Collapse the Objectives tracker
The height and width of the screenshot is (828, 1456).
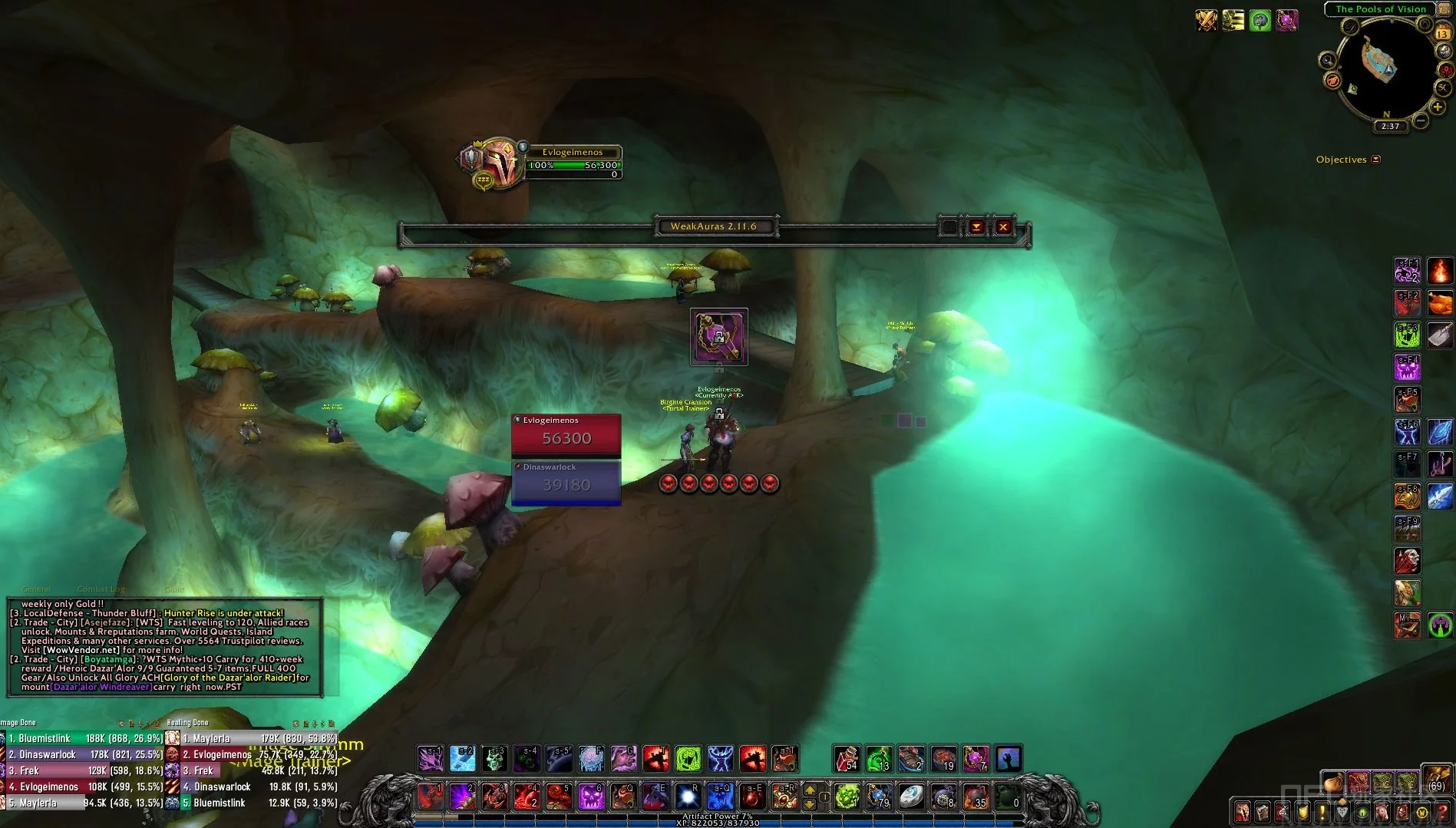tap(1375, 160)
